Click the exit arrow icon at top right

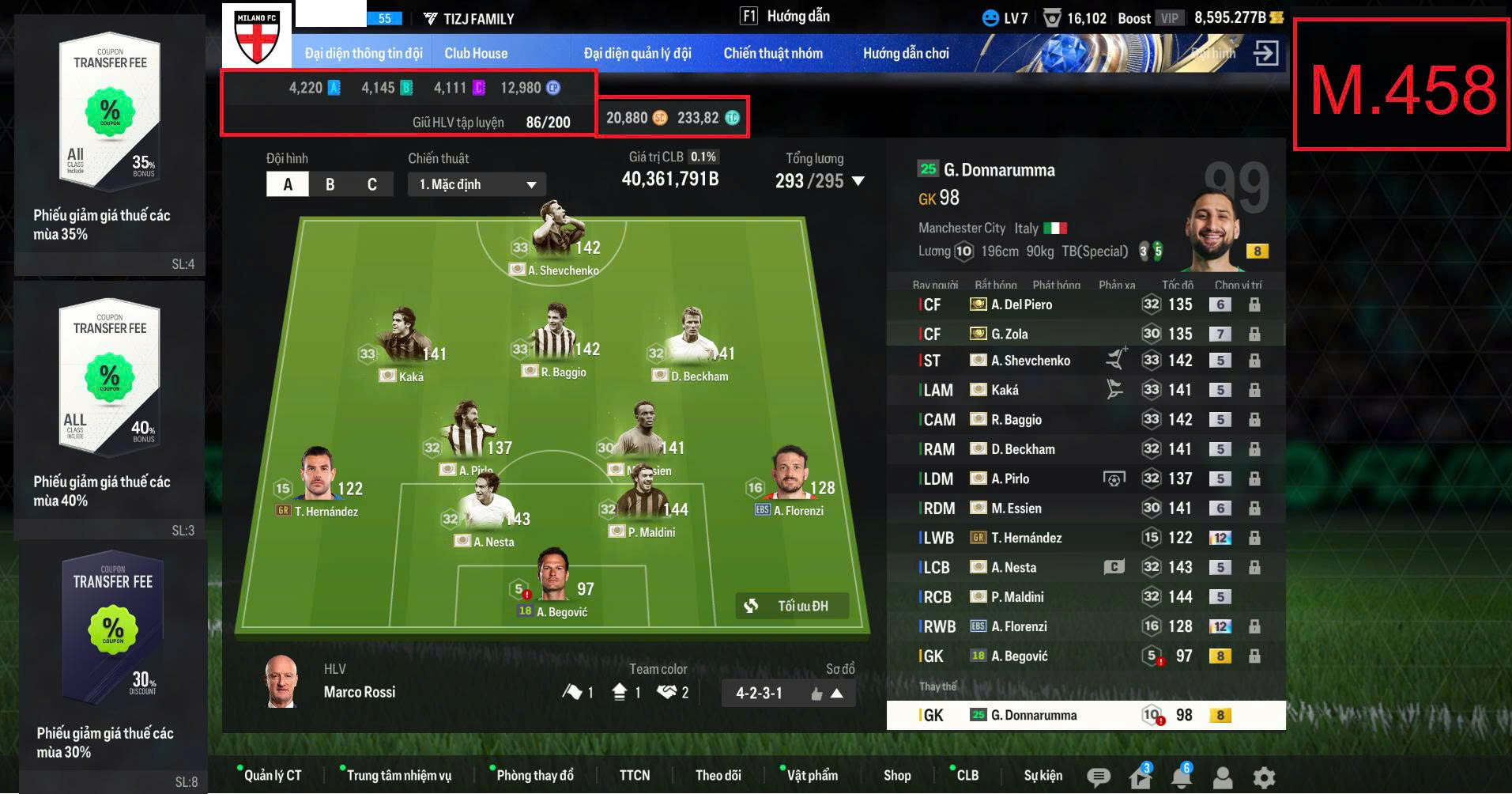coord(1265,52)
